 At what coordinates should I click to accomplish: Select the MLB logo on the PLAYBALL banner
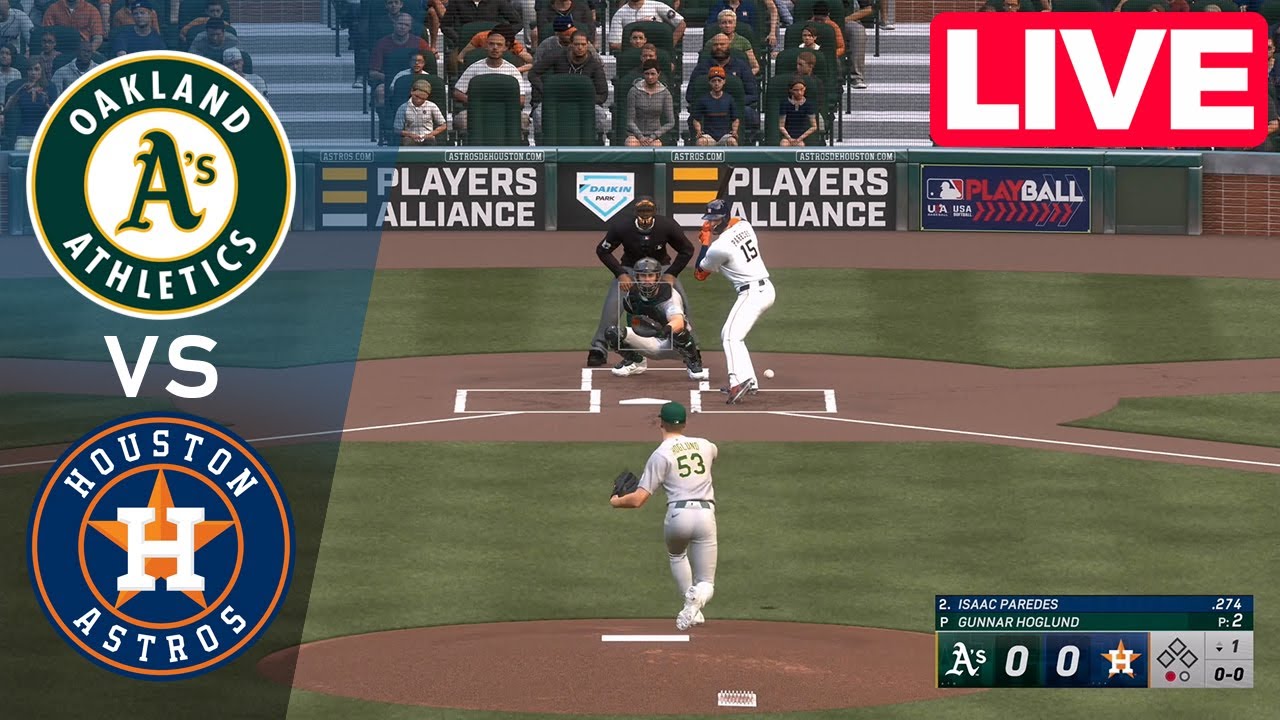945,188
